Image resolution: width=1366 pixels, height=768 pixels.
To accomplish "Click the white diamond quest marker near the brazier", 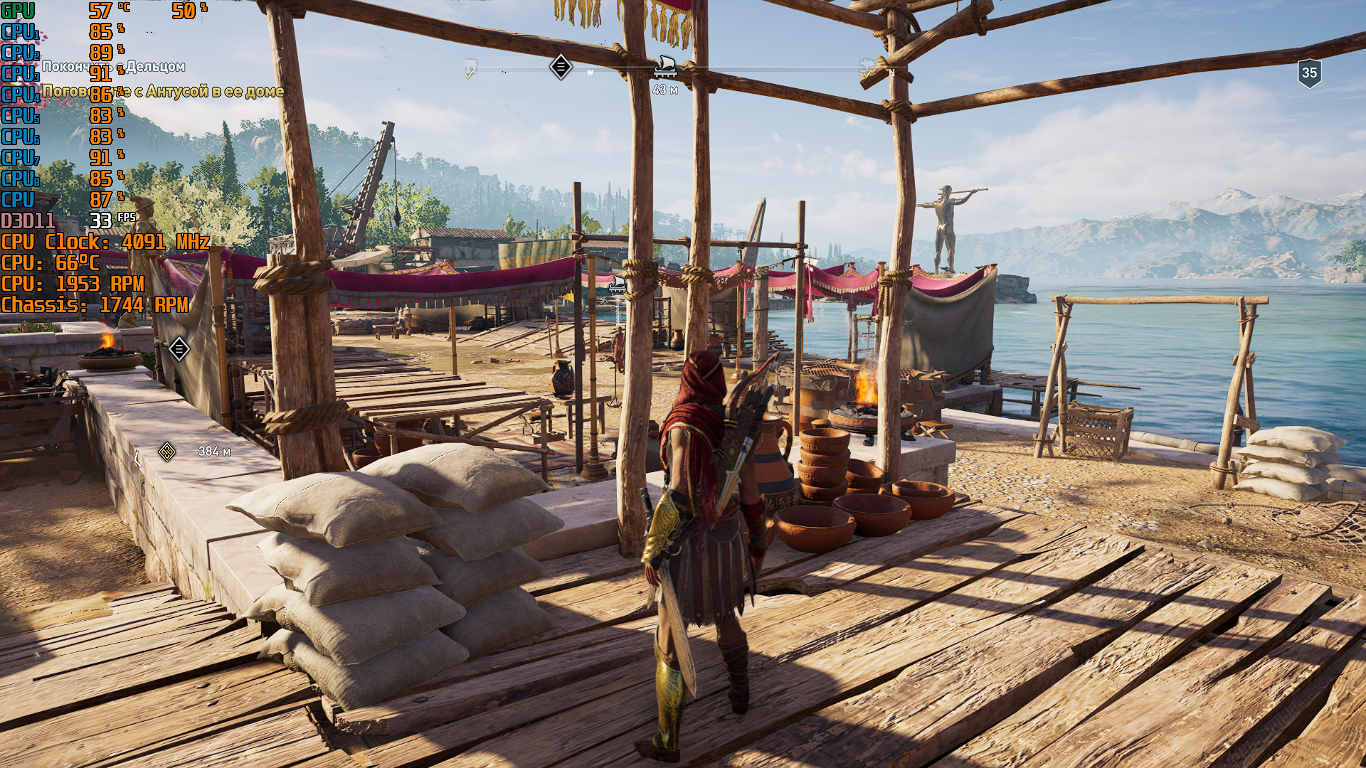I will (179, 349).
